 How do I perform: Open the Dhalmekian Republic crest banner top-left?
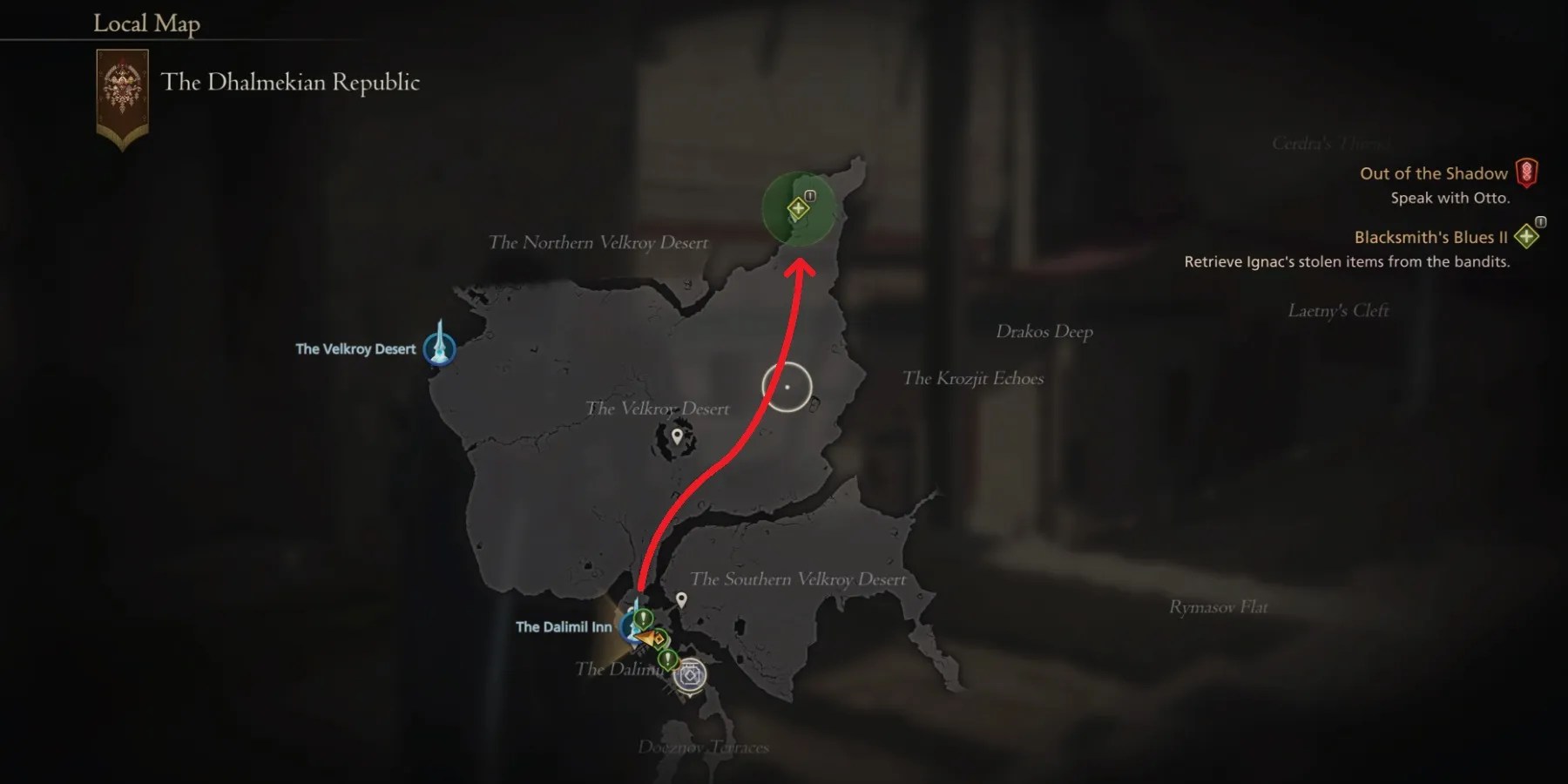pyautogui.click(x=122, y=90)
